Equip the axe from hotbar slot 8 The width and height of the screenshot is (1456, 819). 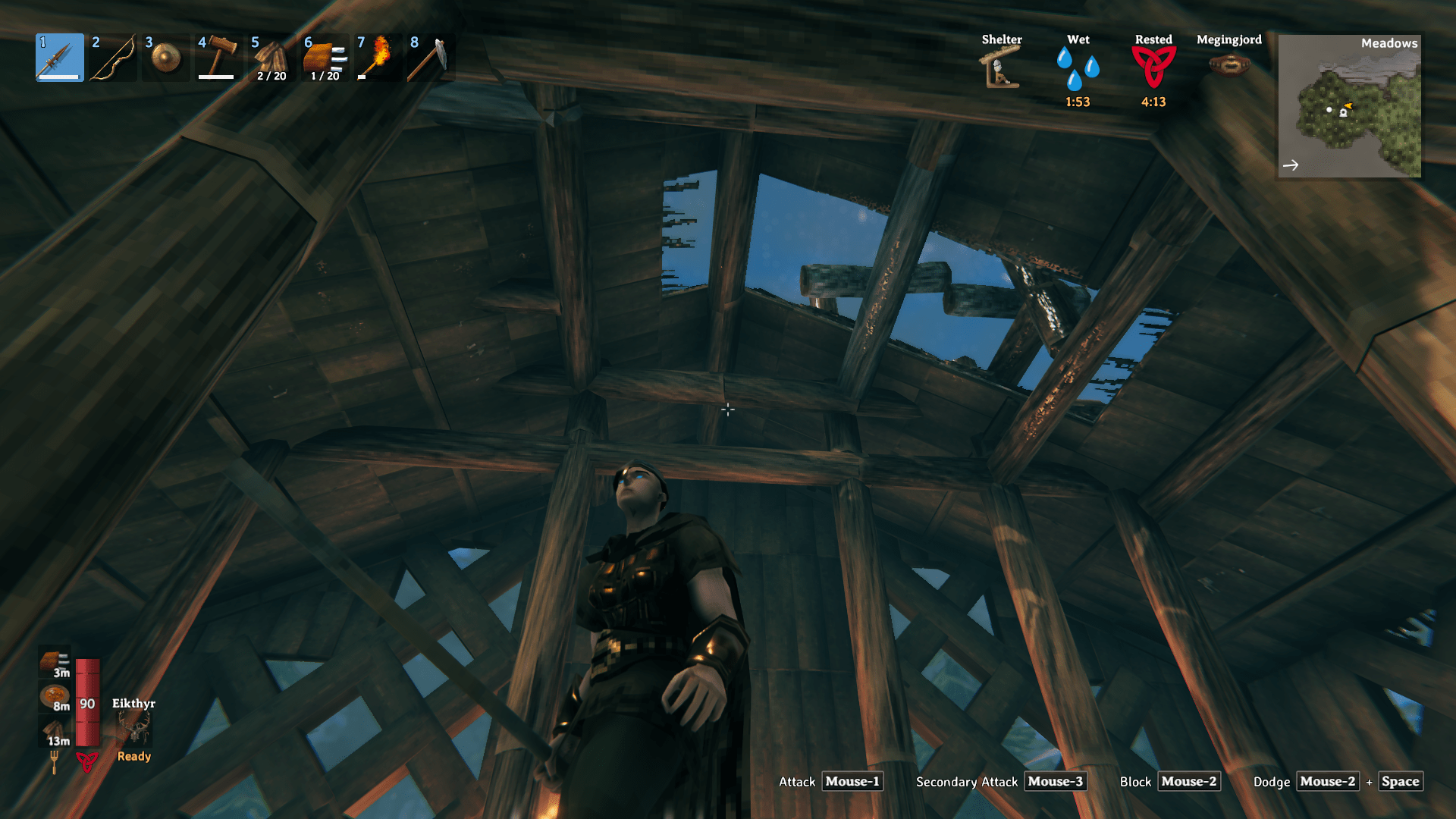(431, 57)
